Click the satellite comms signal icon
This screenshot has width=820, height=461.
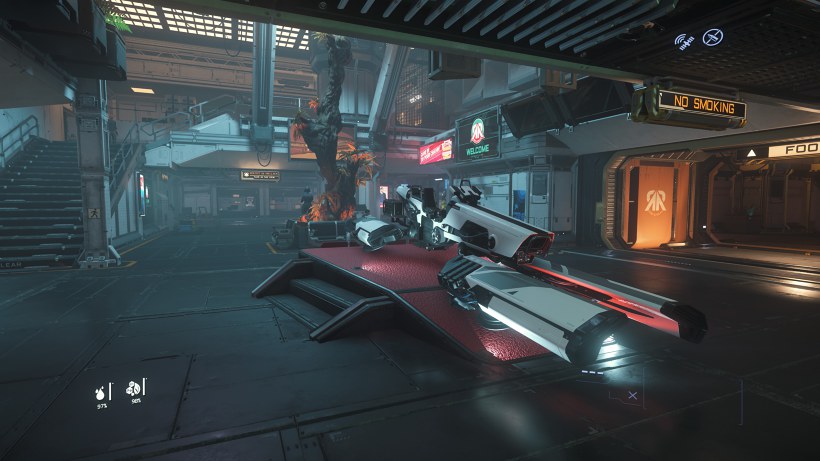pyautogui.click(x=686, y=42)
